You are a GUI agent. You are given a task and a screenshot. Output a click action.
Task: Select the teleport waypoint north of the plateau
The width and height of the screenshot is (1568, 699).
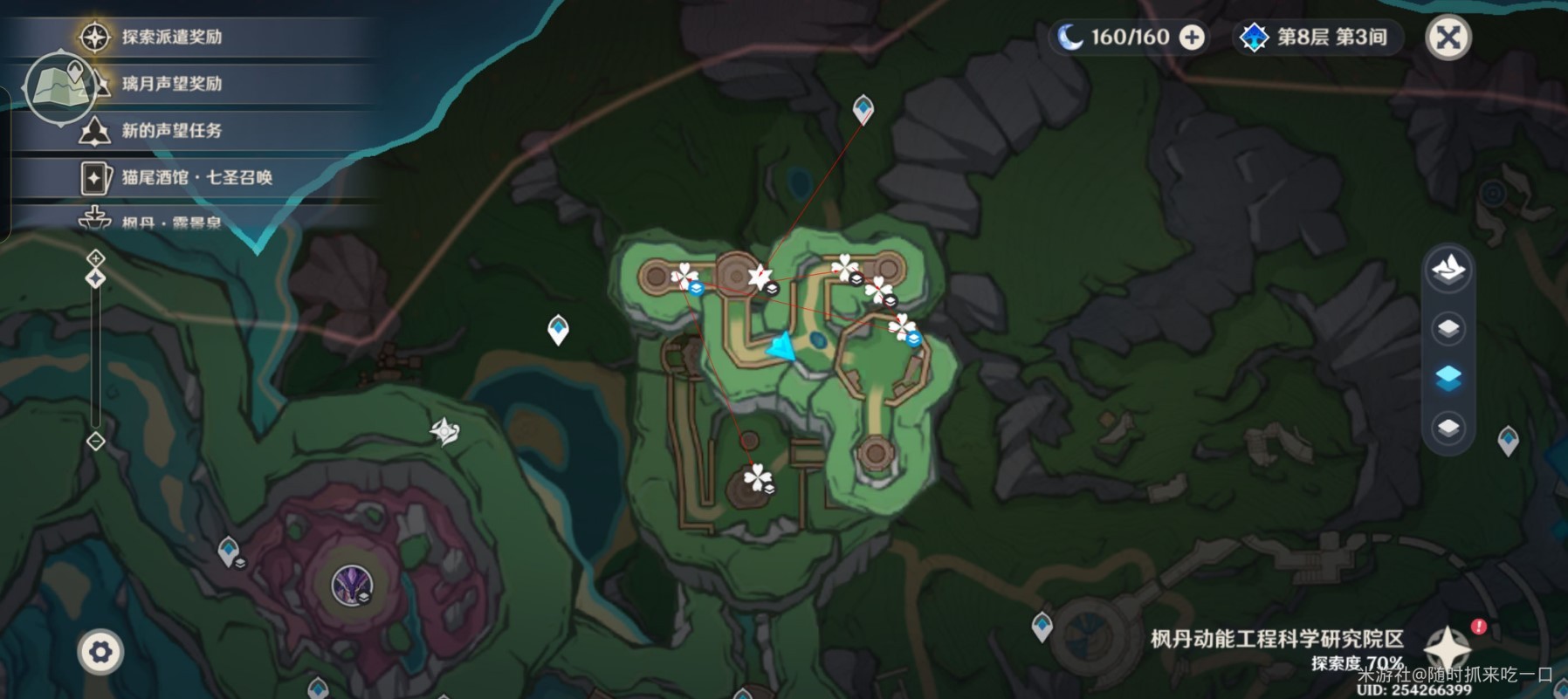click(x=863, y=110)
